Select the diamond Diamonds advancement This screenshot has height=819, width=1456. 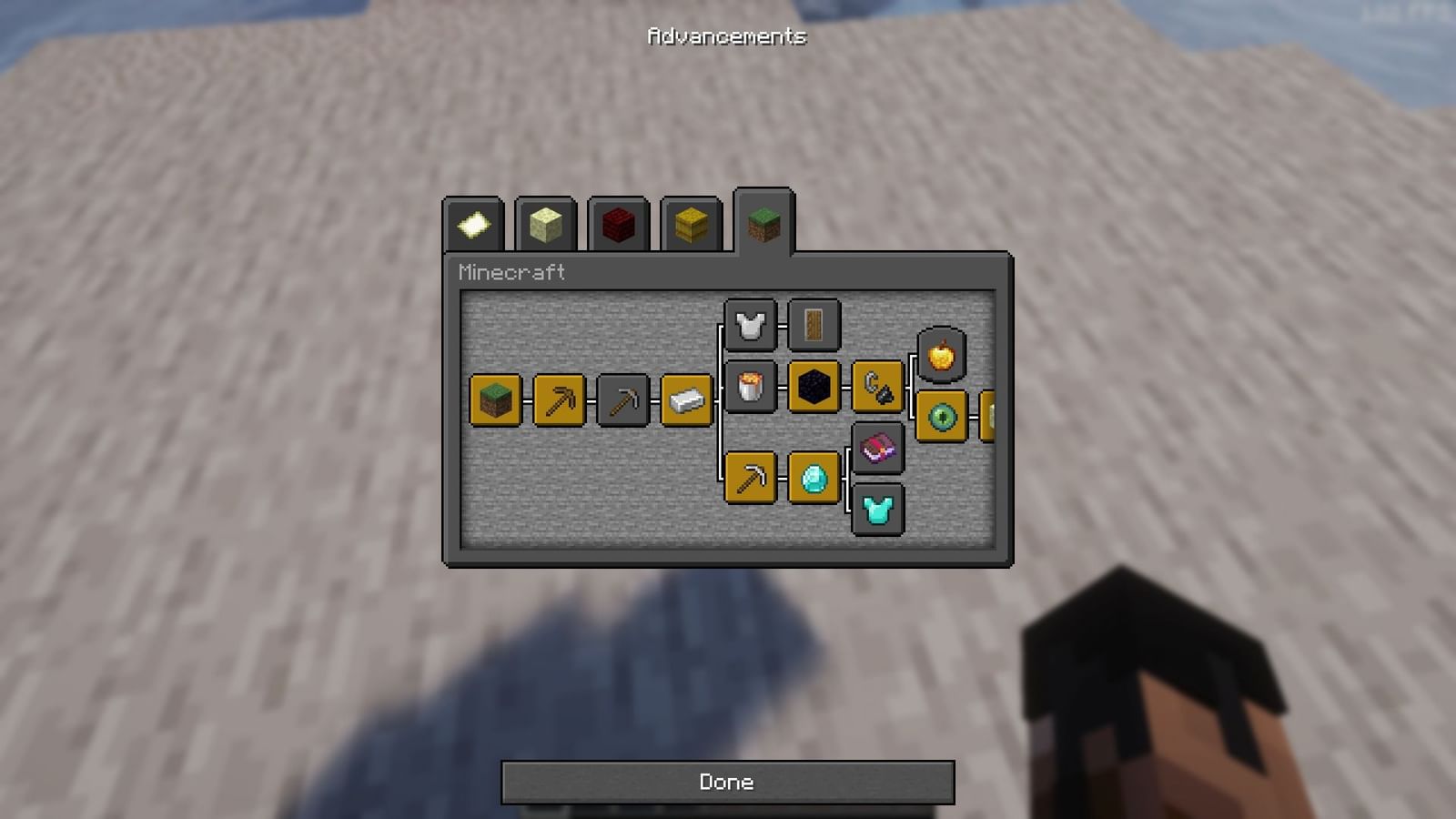(x=814, y=479)
